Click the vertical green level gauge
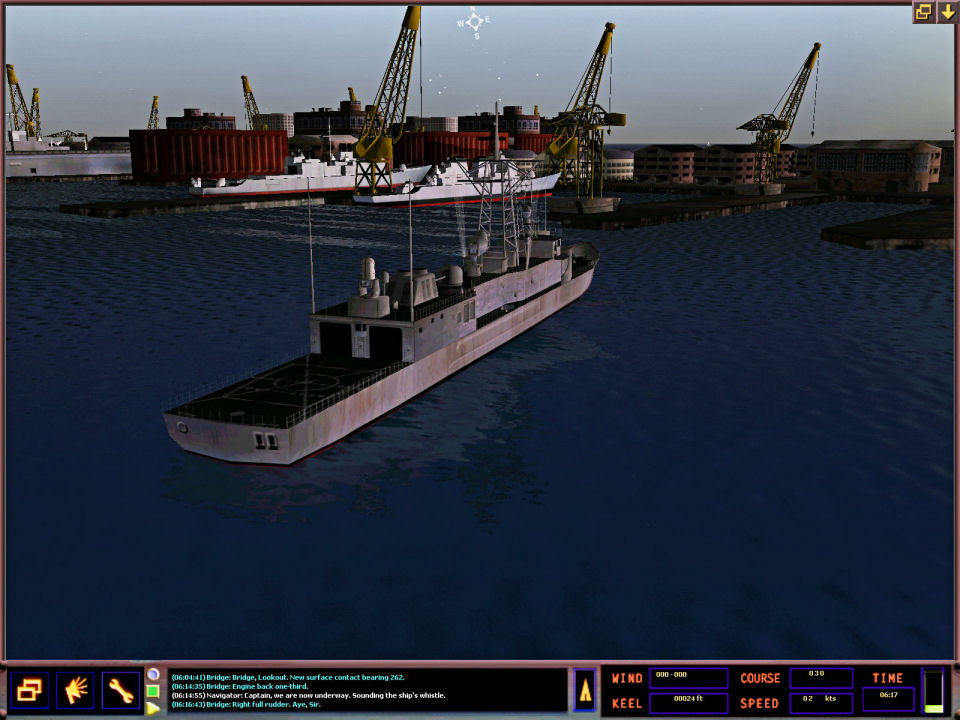 point(933,690)
